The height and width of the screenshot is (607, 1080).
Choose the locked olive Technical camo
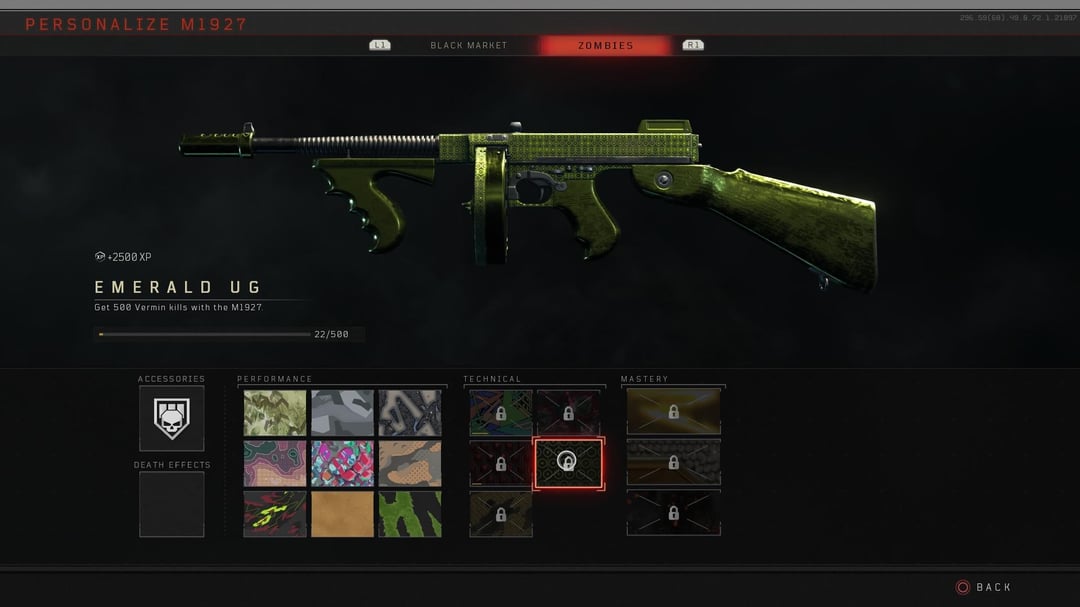(501, 513)
